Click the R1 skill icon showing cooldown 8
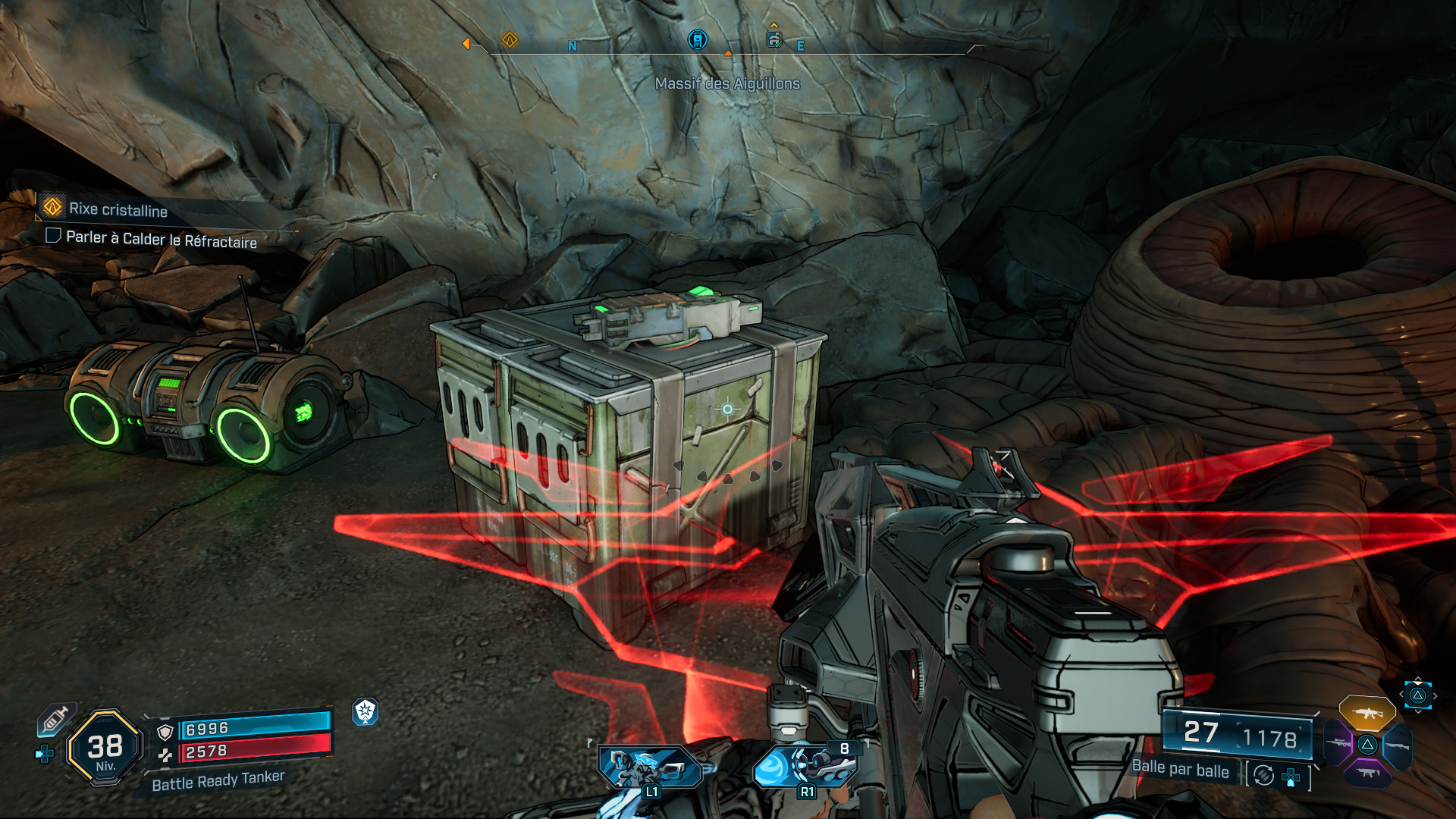 coord(805,767)
